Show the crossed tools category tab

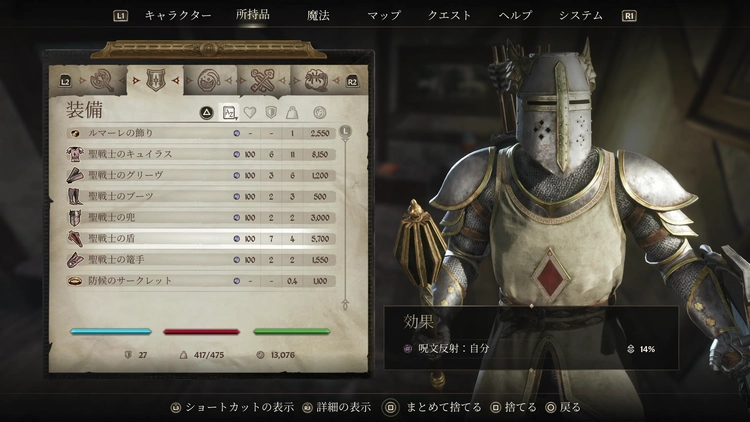point(263,79)
